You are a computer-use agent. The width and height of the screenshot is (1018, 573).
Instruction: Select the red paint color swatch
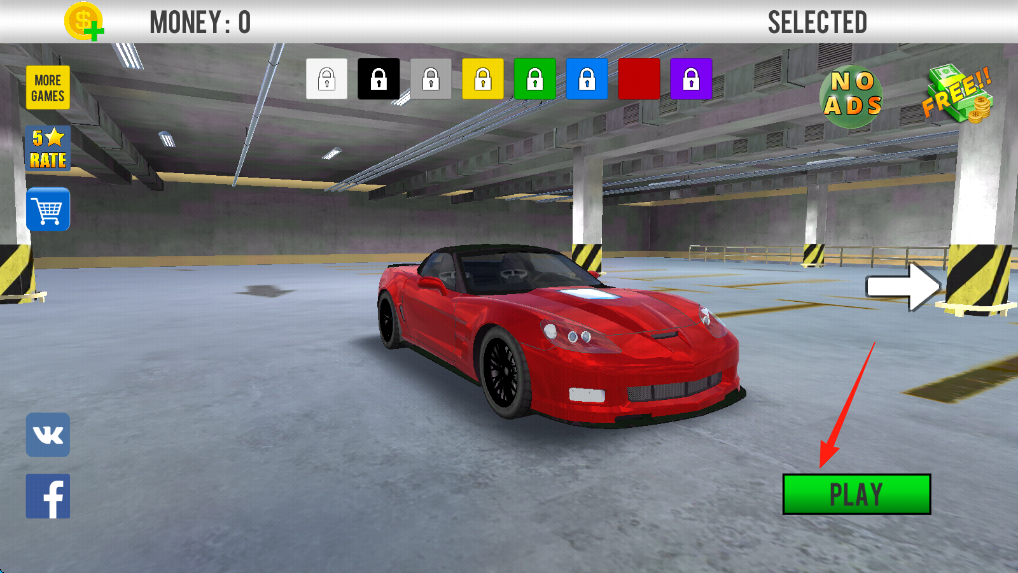pyautogui.click(x=639, y=79)
